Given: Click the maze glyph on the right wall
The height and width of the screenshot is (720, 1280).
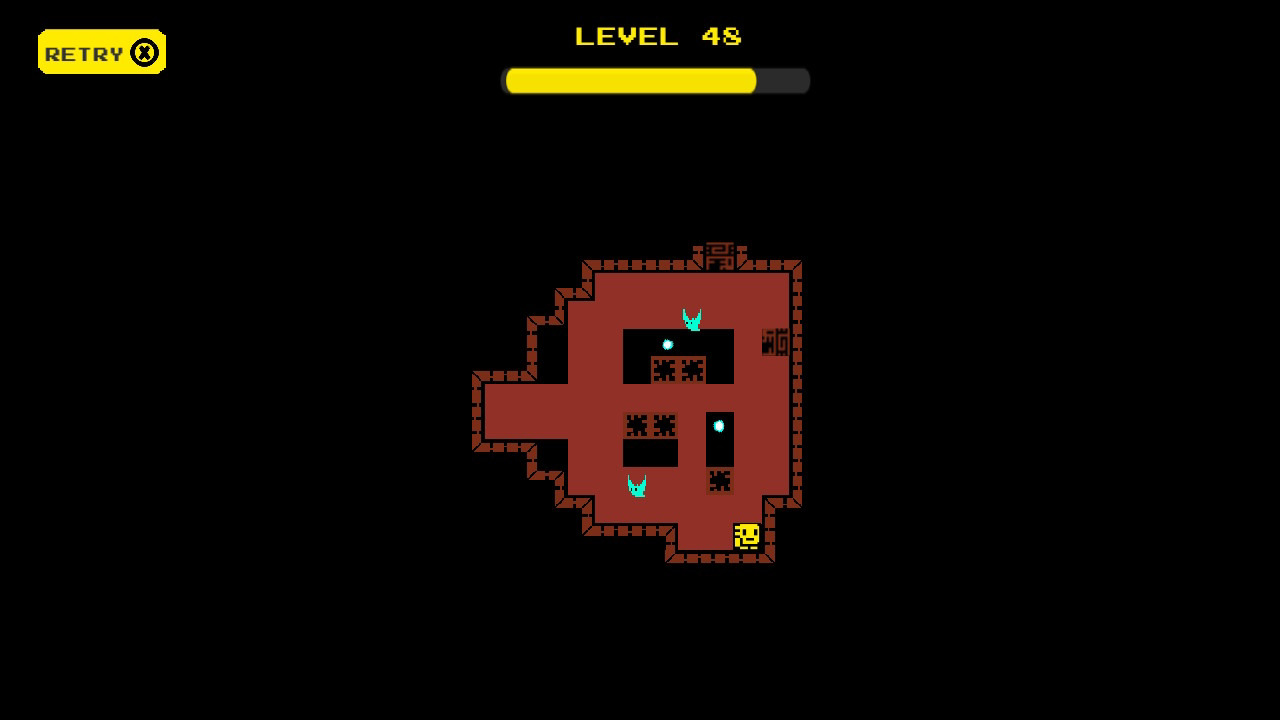Looking at the screenshot, I should [x=774, y=341].
